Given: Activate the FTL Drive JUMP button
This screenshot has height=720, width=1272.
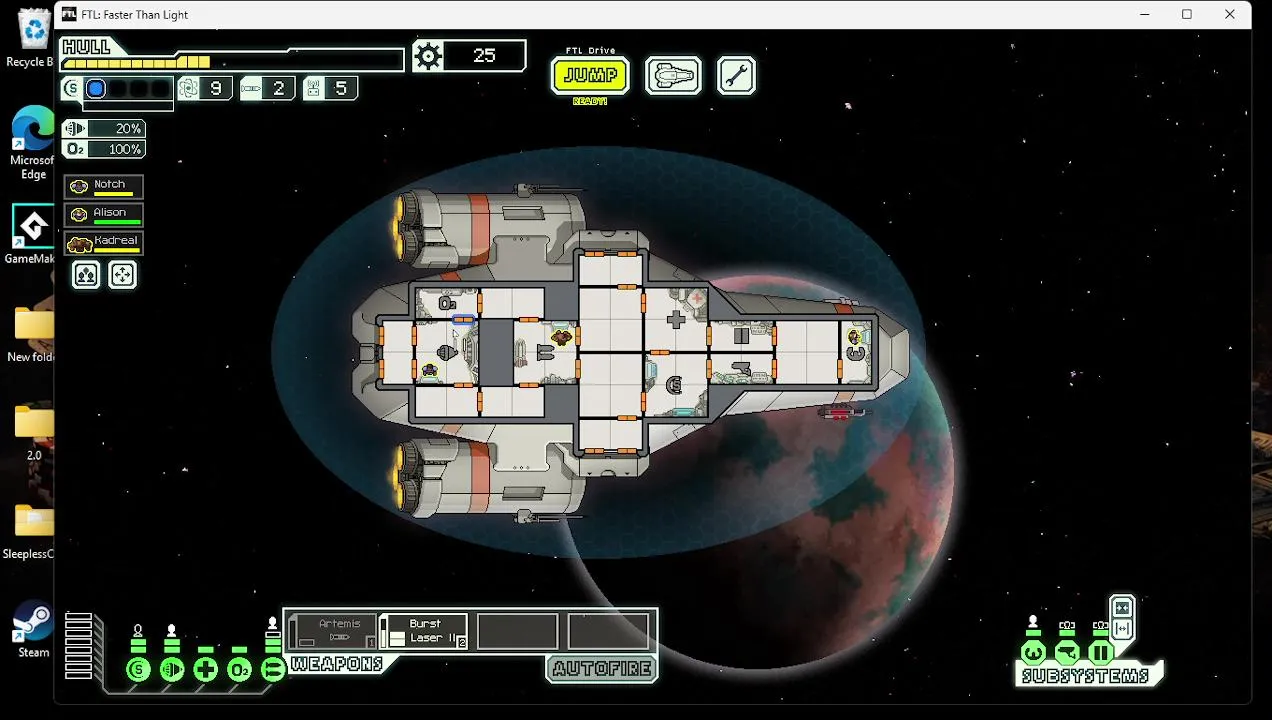Looking at the screenshot, I should tap(590, 75).
